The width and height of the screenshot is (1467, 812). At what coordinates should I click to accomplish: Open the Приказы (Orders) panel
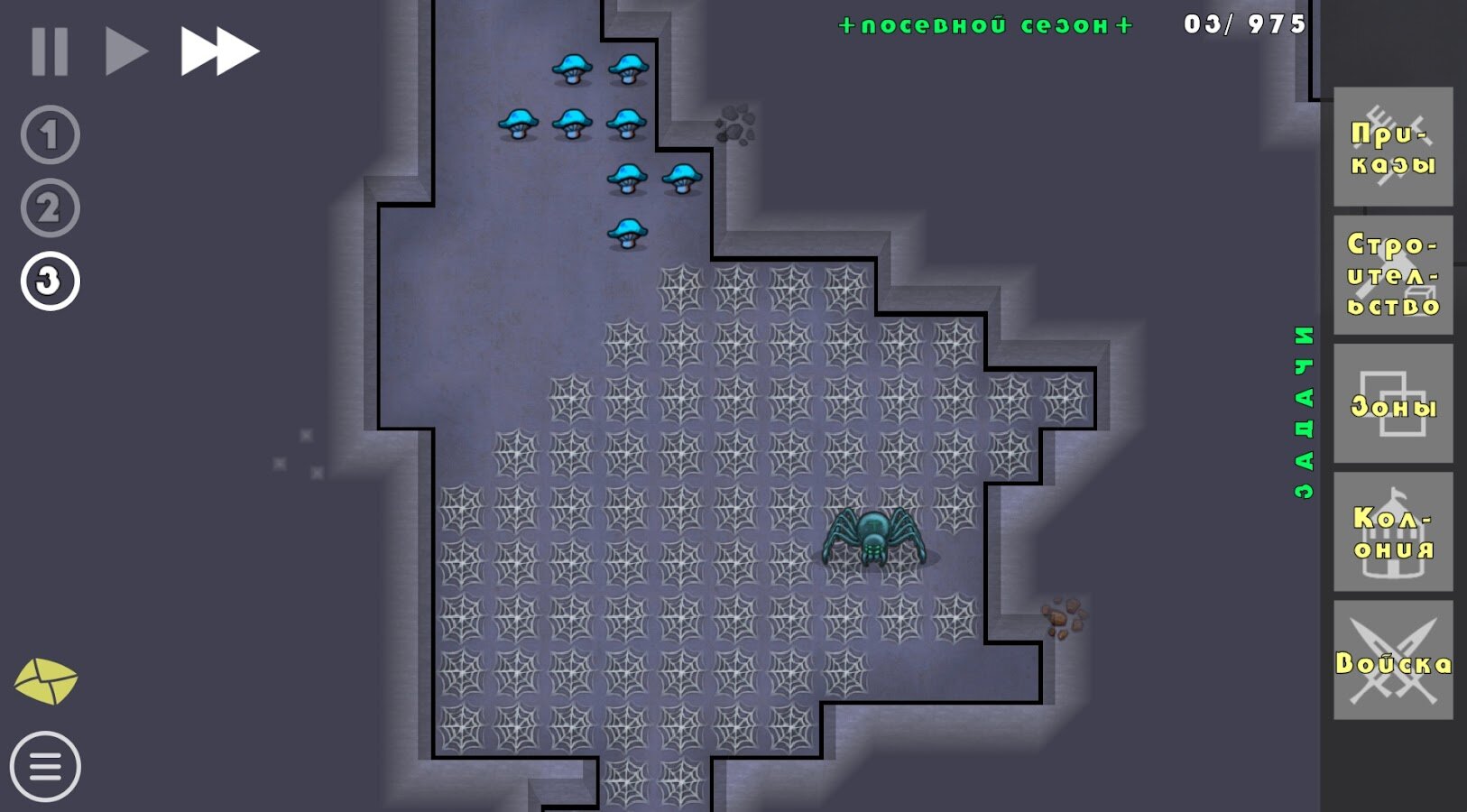[x=1393, y=146]
